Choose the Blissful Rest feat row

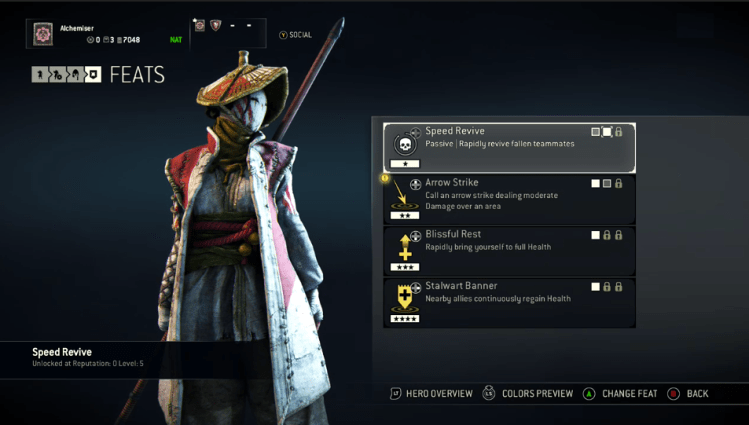tap(509, 249)
